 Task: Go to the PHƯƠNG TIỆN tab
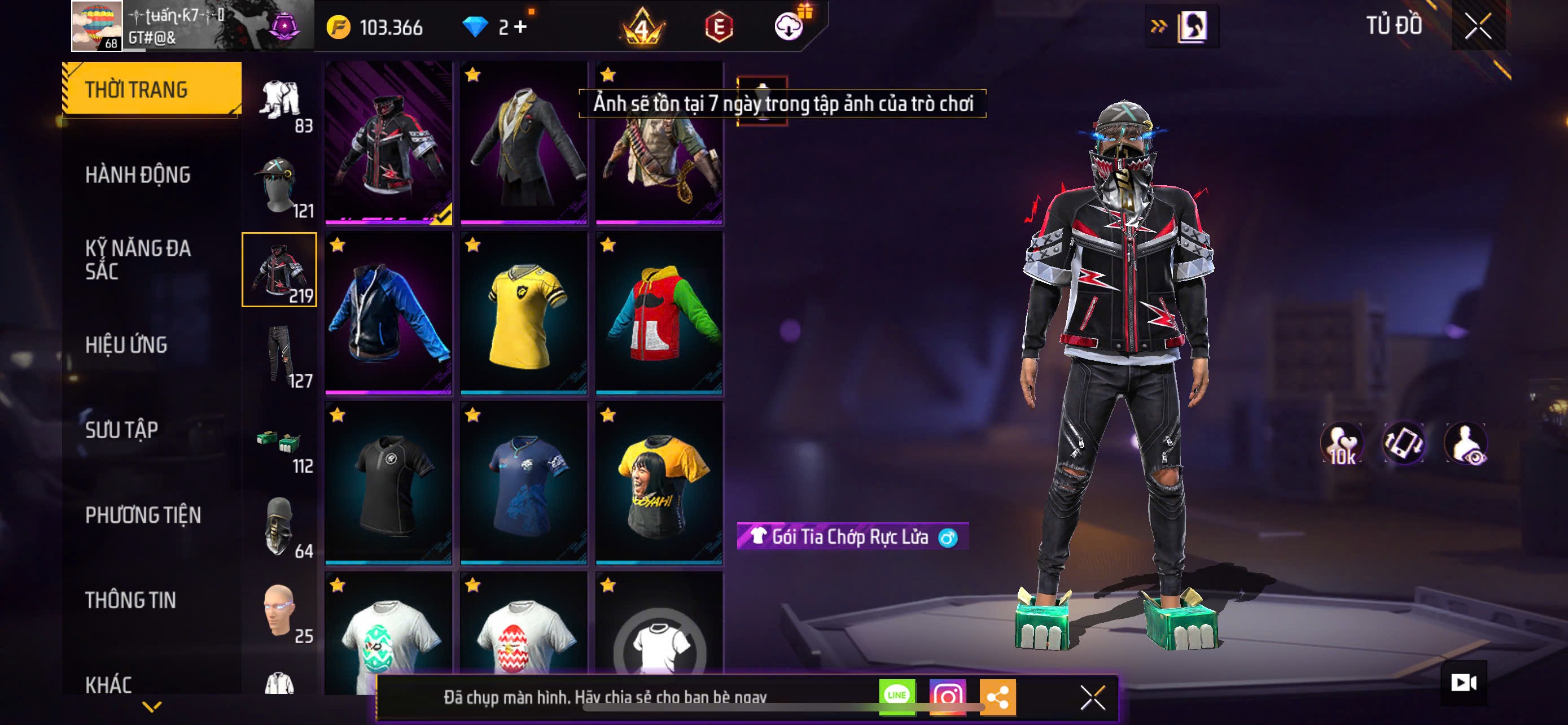[x=143, y=516]
